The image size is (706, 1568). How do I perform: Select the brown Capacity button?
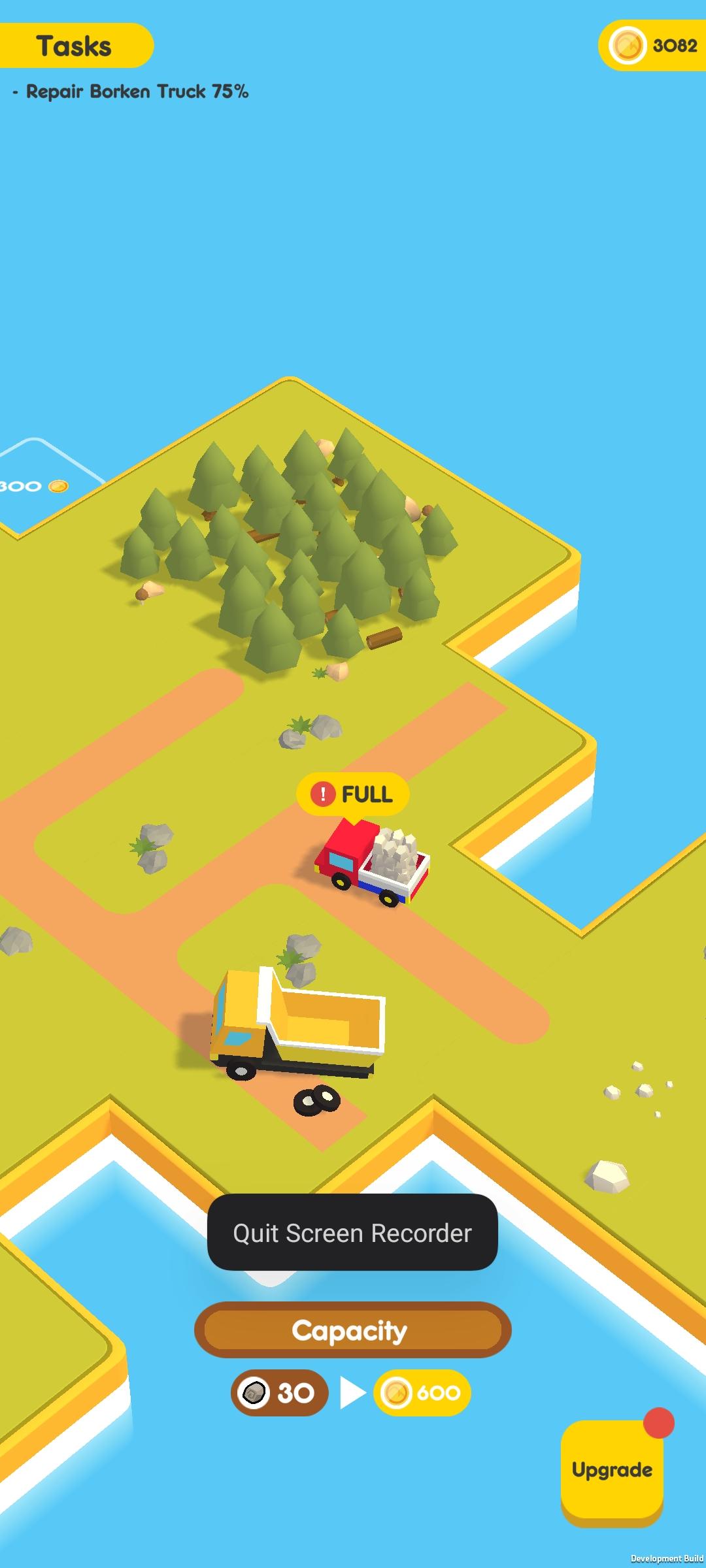pyautogui.click(x=352, y=1330)
